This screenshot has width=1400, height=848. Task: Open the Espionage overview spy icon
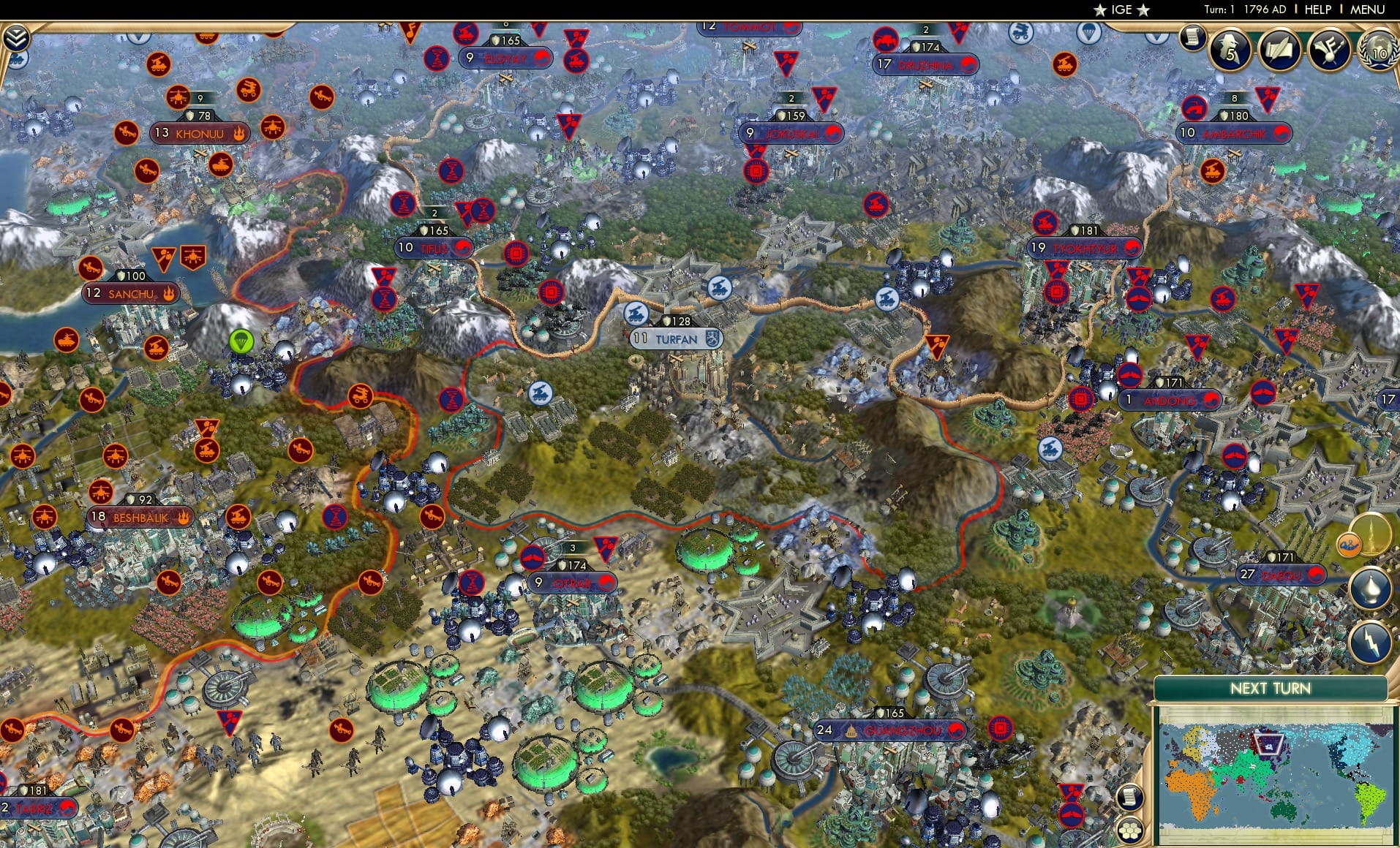1230,50
